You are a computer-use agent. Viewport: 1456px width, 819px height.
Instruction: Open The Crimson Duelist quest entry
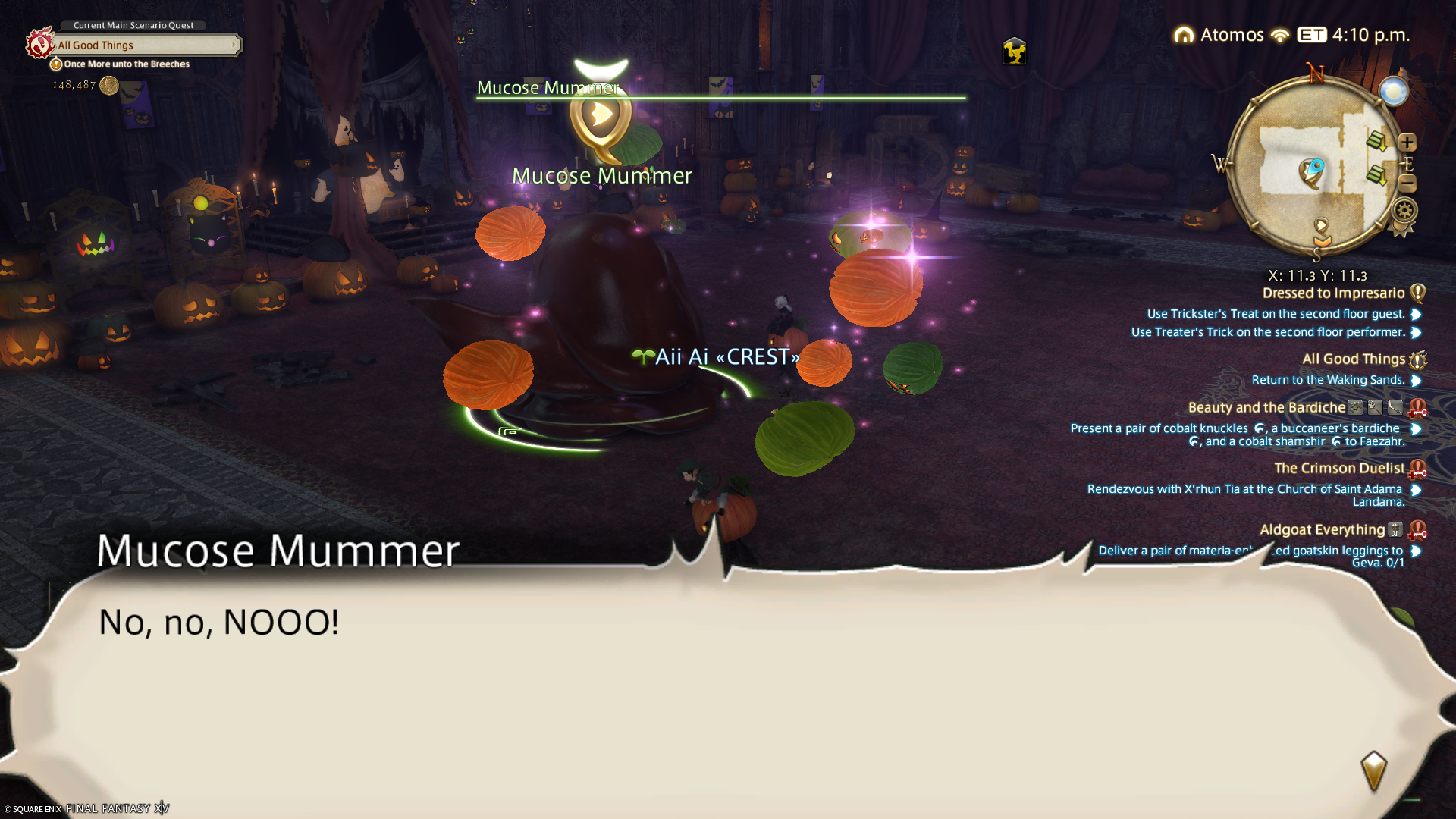[1339, 469]
